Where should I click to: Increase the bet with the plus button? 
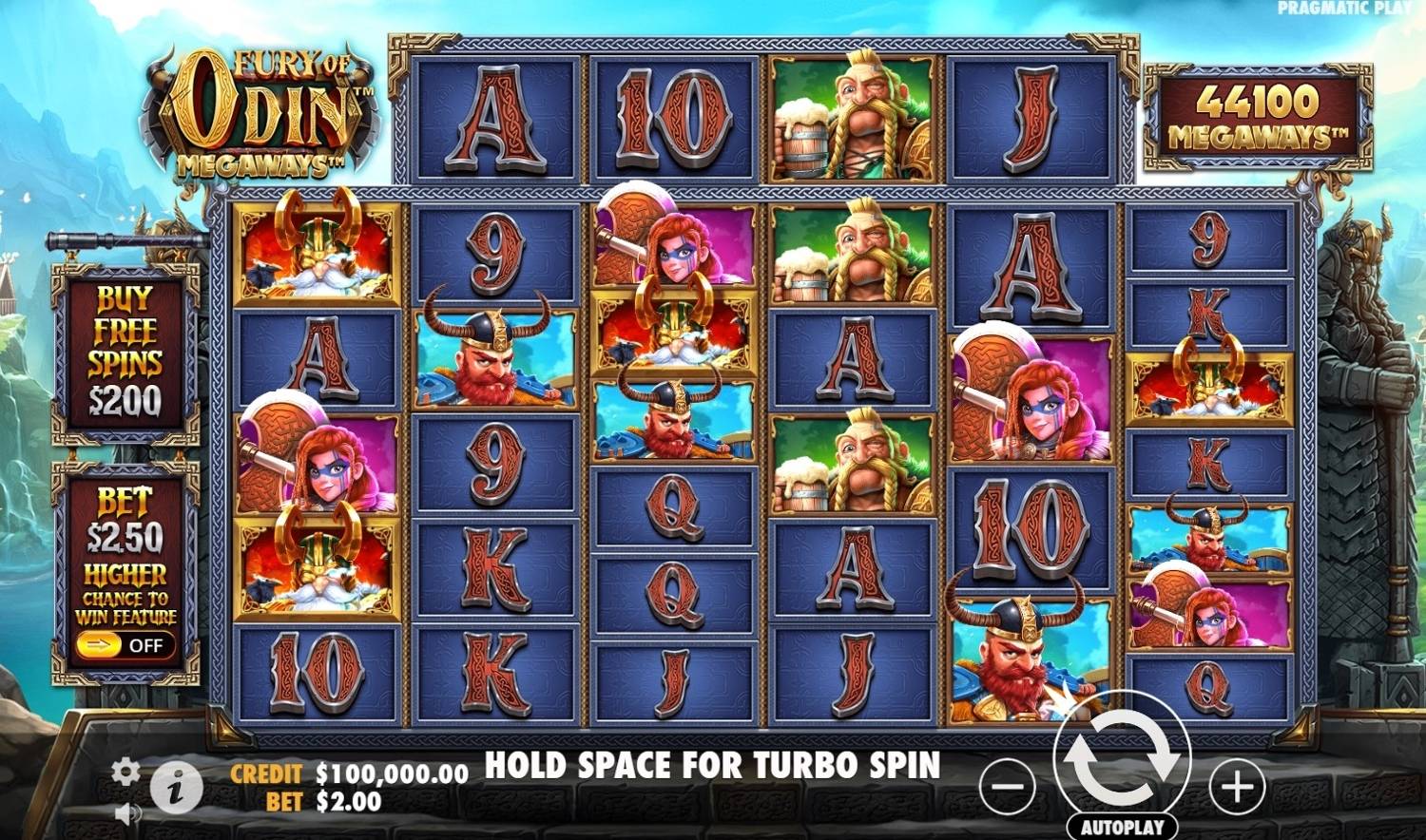[1237, 787]
